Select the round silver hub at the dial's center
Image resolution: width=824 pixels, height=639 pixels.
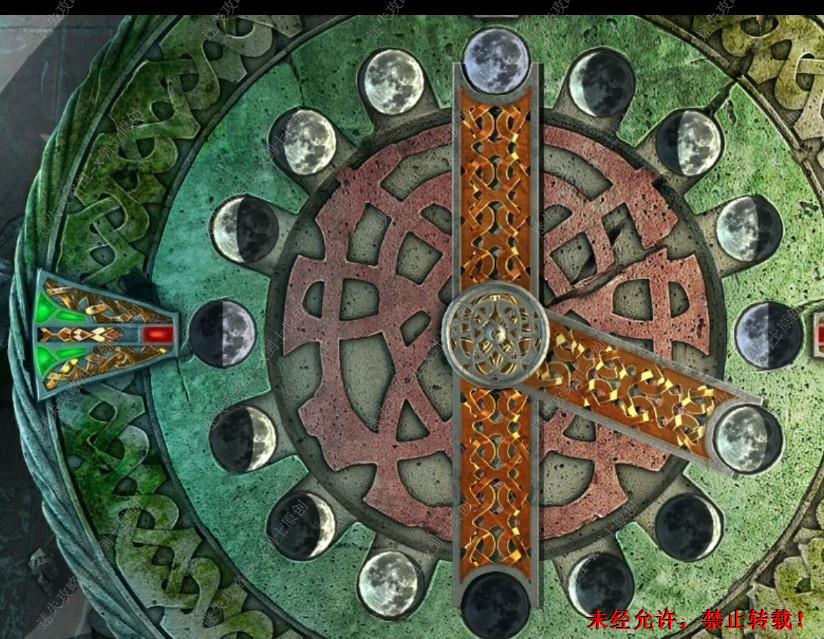coord(495,333)
